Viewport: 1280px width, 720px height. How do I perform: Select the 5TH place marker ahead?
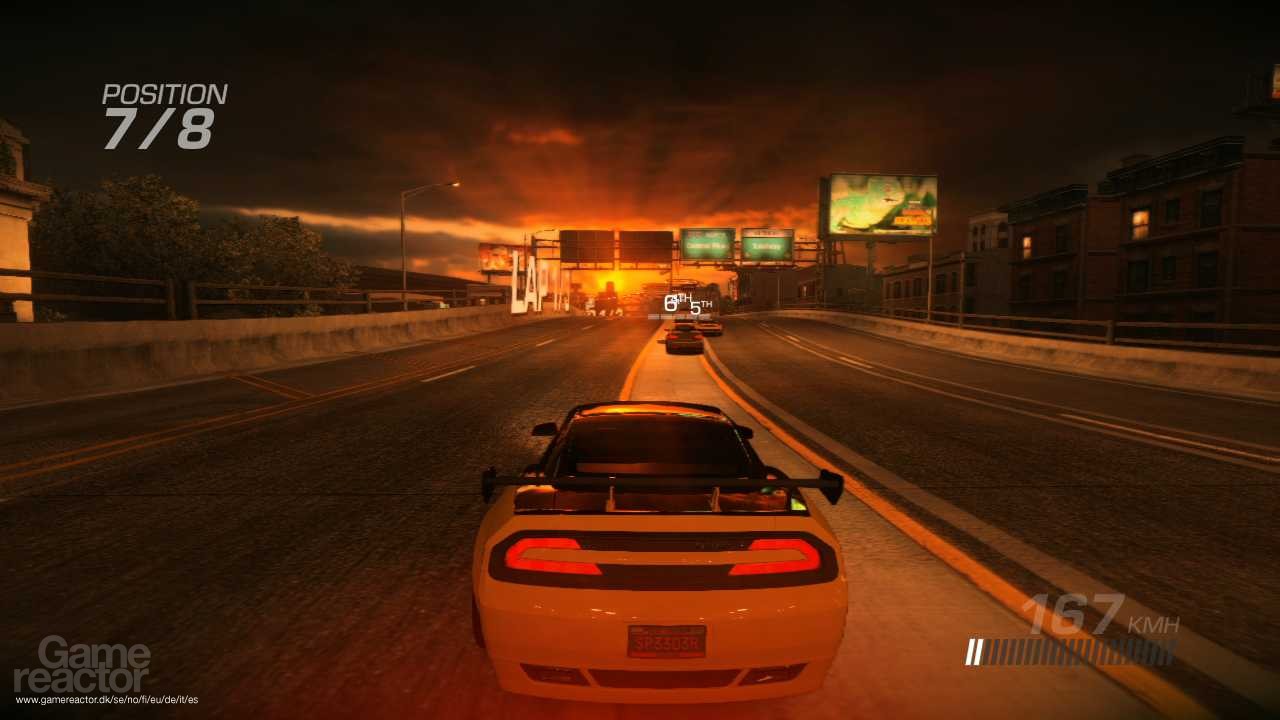click(700, 306)
